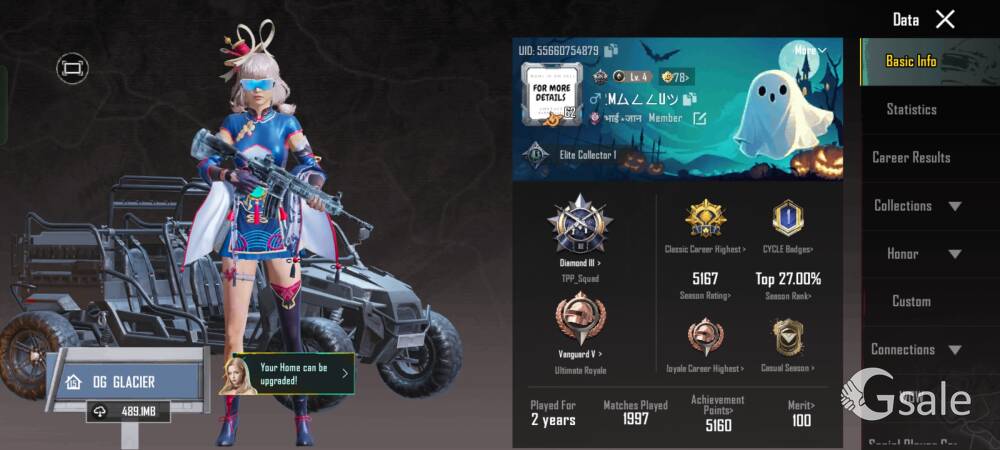Screen dimensions: 1000x450
Task: Click the edit pencil icon beside Member
Action: click(x=700, y=118)
